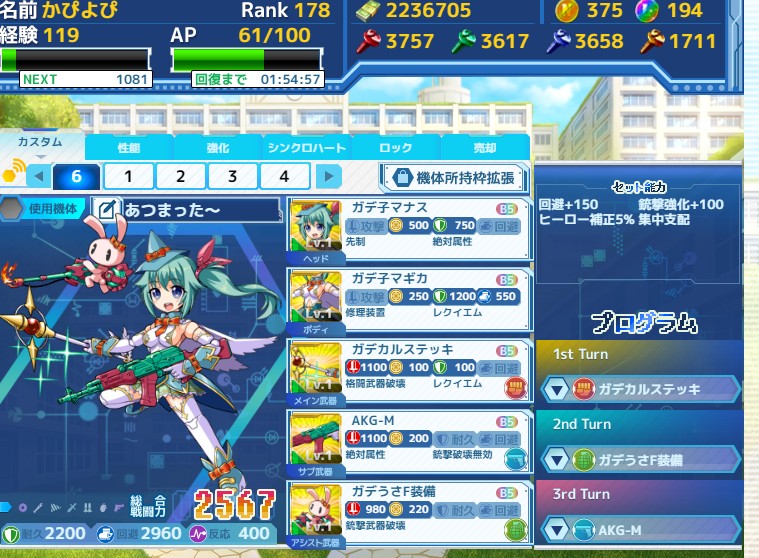Open the 2nd Turn program dropdown
The width and height of the screenshot is (759, 558).
coord(640,459)
